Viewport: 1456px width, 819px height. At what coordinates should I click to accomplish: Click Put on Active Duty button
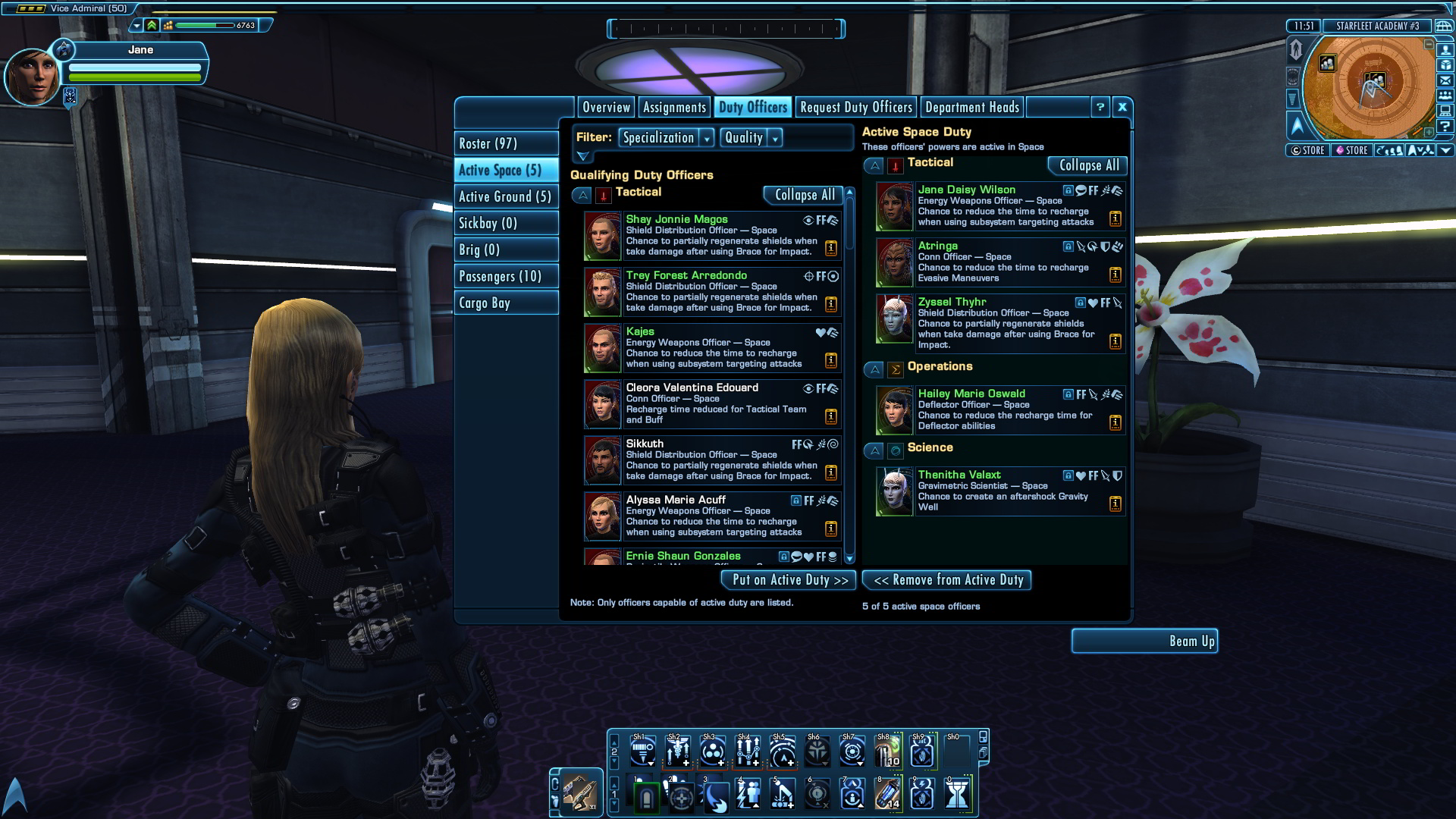(x=789, y=580)
